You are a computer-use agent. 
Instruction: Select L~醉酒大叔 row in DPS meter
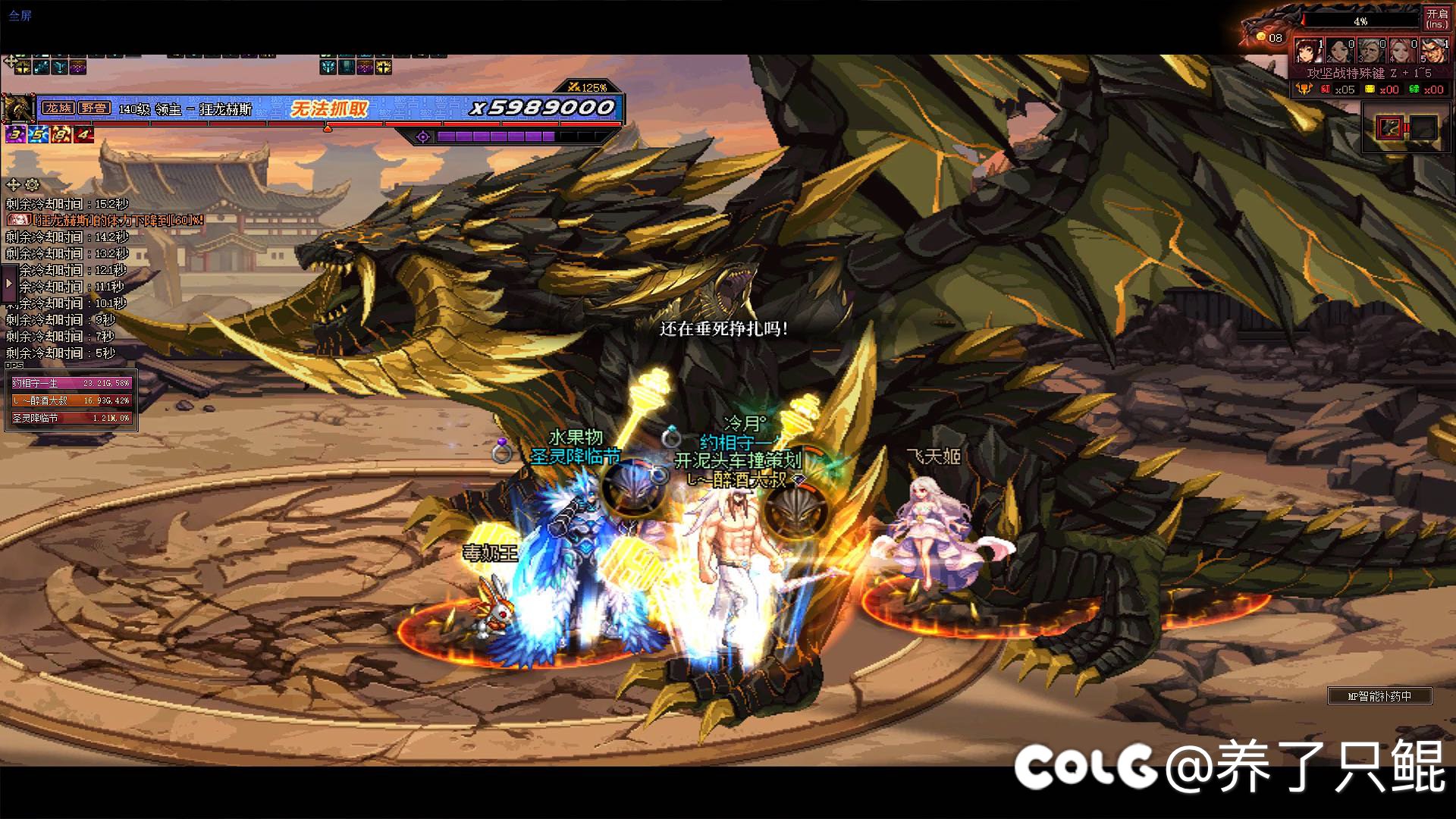point(71,400)
